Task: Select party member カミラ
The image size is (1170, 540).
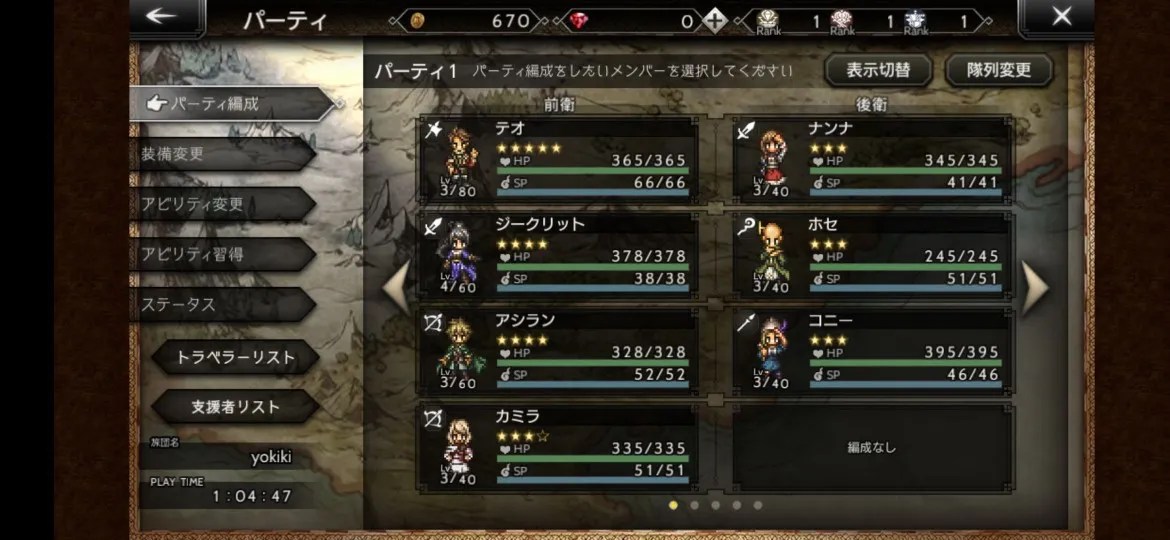Action: 557,446
